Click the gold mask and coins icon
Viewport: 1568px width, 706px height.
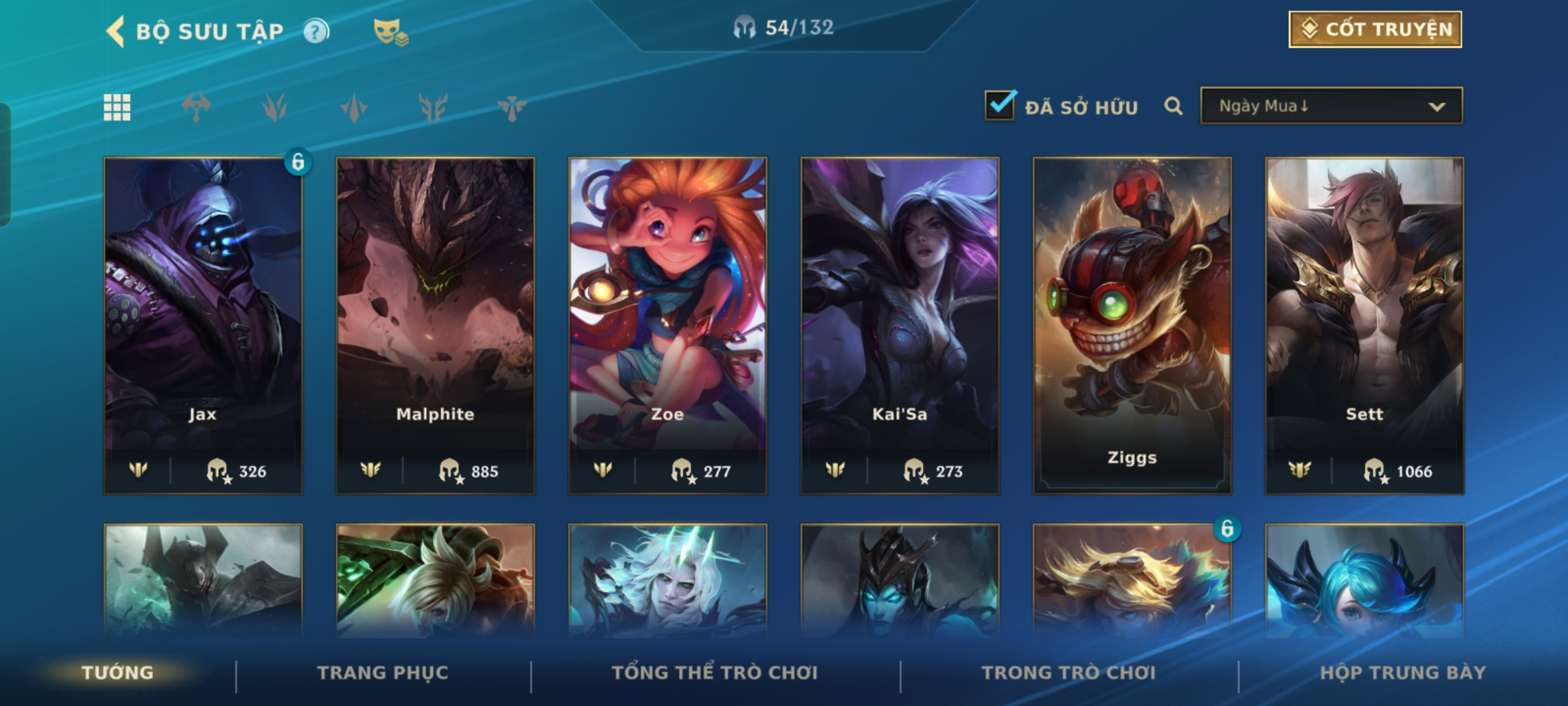click(x=390, y=31)
